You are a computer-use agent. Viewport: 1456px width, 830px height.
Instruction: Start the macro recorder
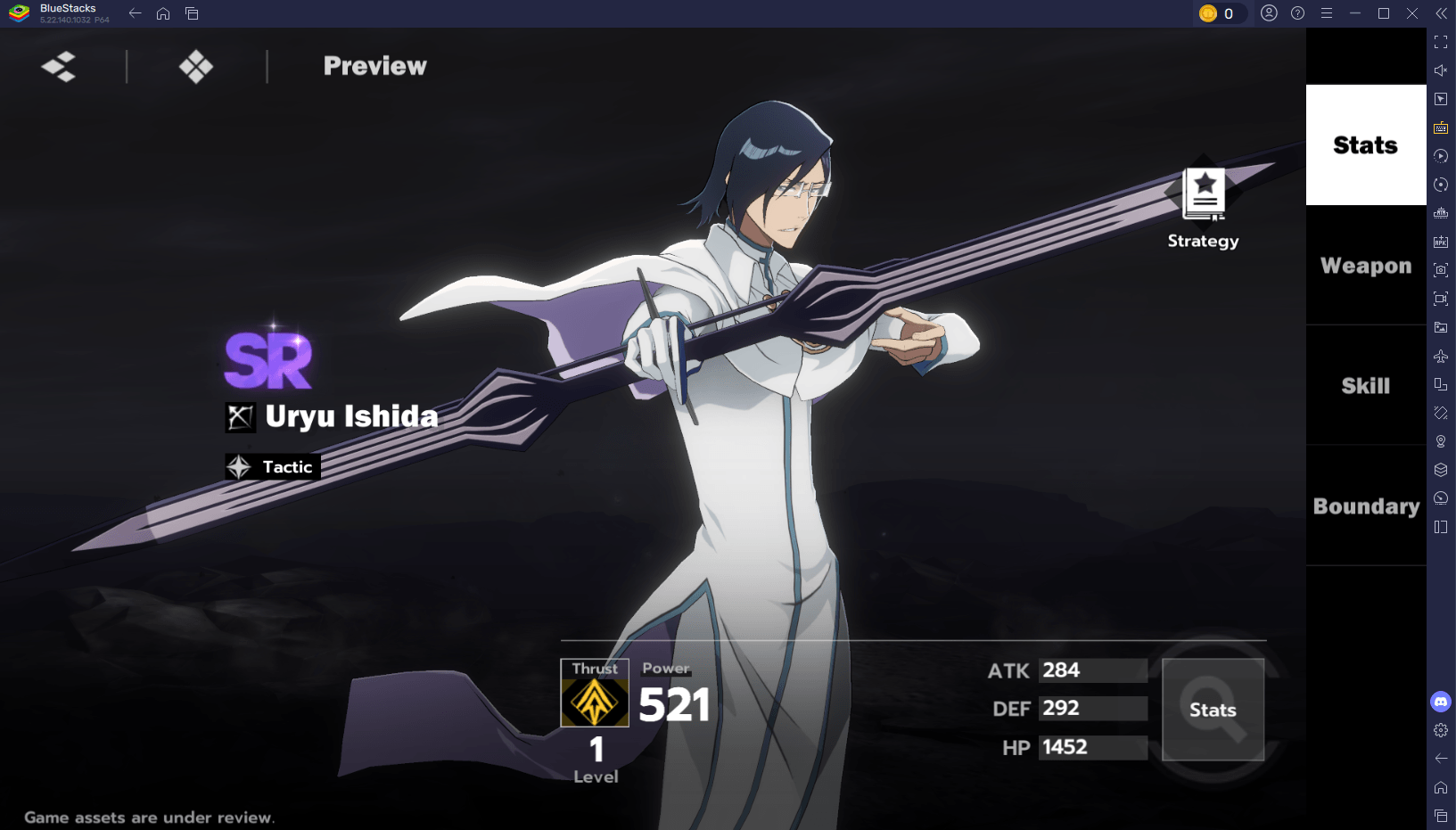[x=1441, y=156]
